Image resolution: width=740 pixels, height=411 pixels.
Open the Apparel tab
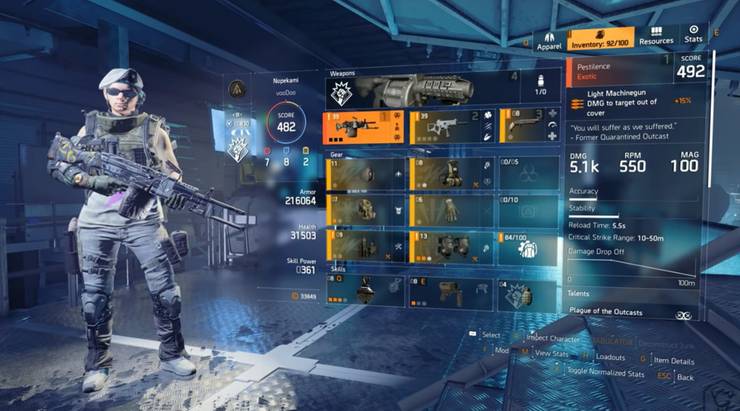[548, 39]
